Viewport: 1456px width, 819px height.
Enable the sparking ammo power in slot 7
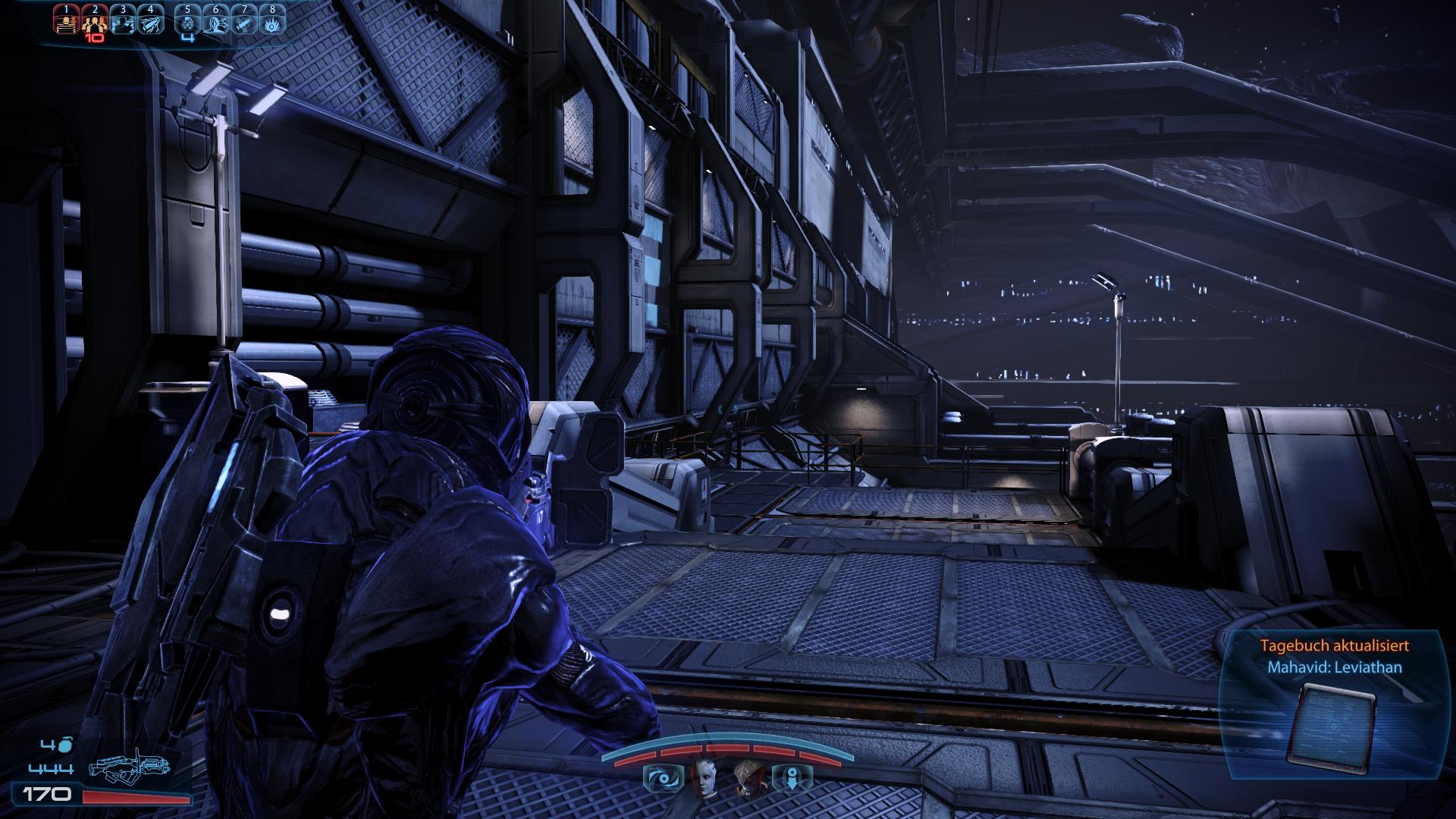point(244,23)
